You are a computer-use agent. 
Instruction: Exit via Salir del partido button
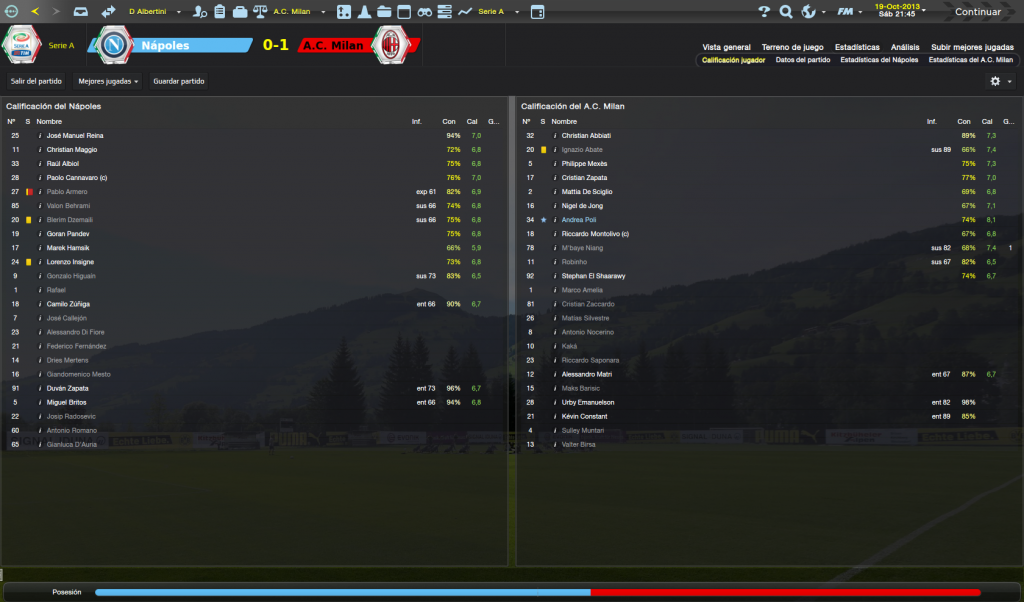coord(36,81)
